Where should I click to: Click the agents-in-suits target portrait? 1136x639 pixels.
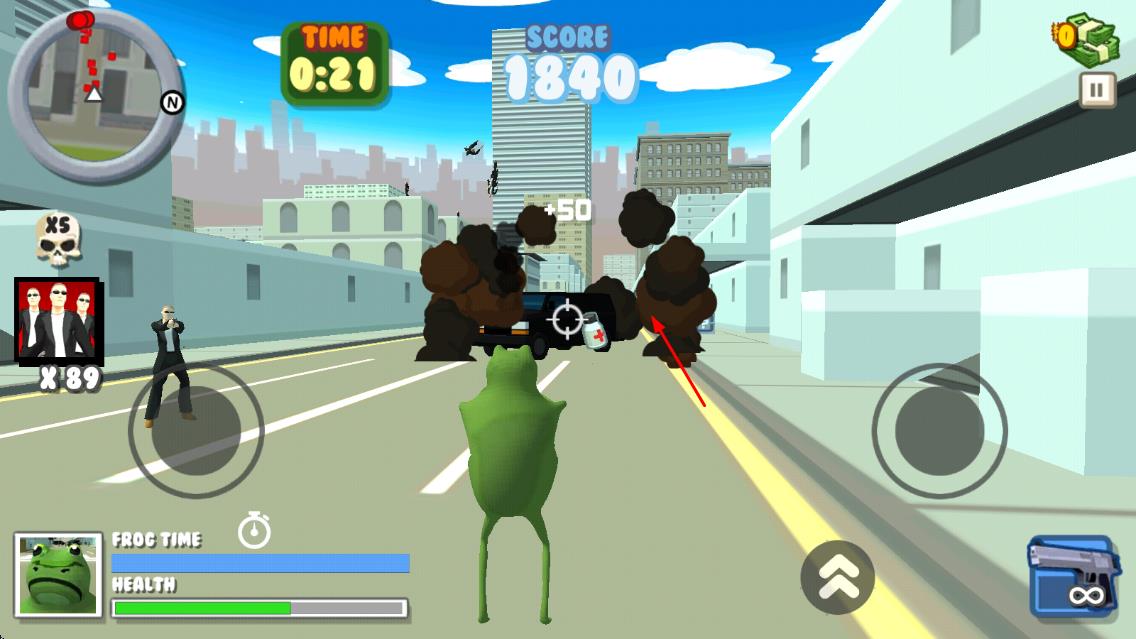point(57,319)
